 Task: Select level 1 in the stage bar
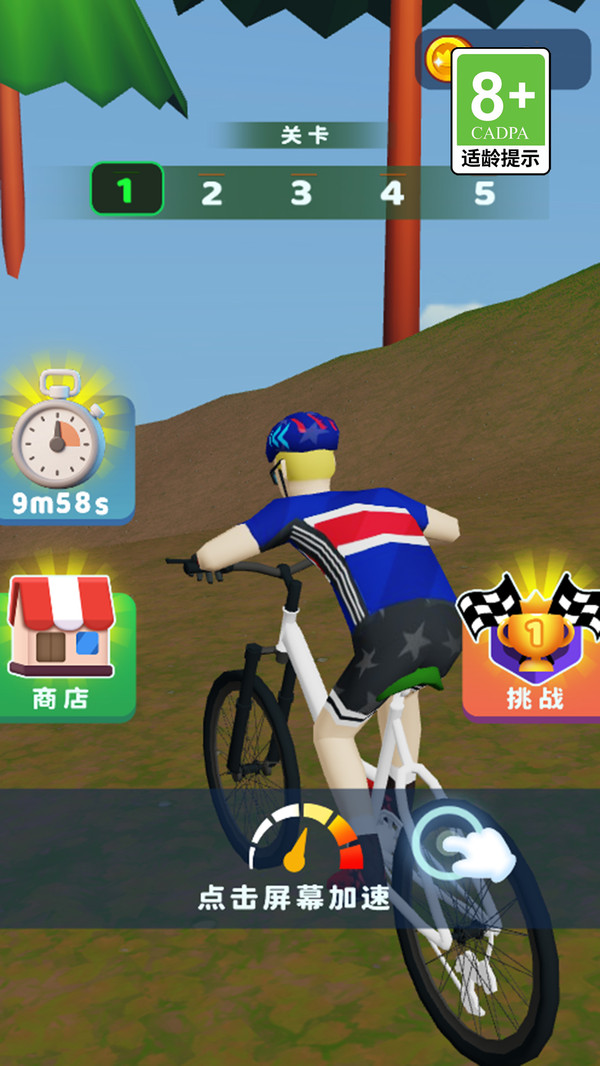126,190
